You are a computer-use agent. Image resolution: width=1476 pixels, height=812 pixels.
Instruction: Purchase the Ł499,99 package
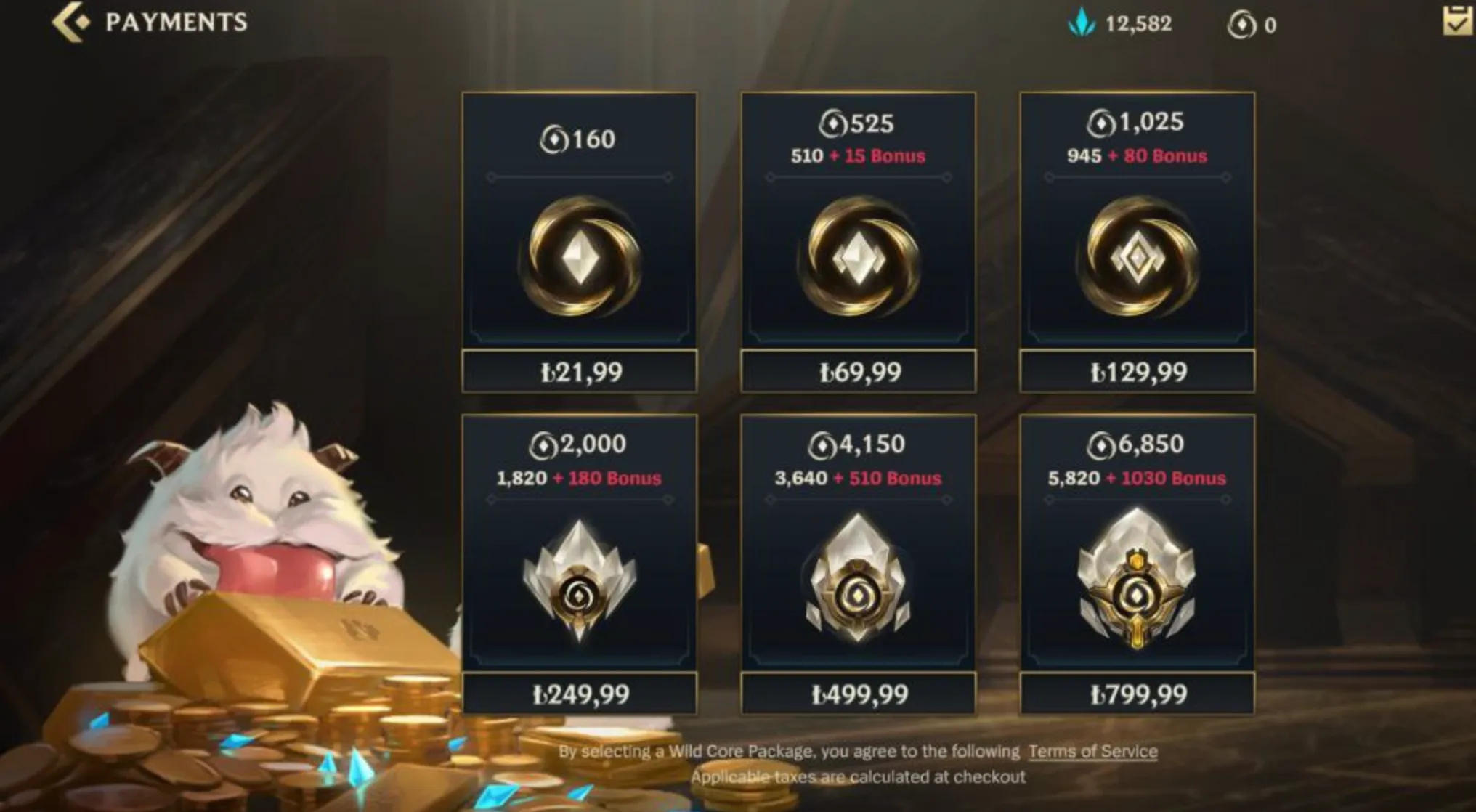click(x=859, y=695)
